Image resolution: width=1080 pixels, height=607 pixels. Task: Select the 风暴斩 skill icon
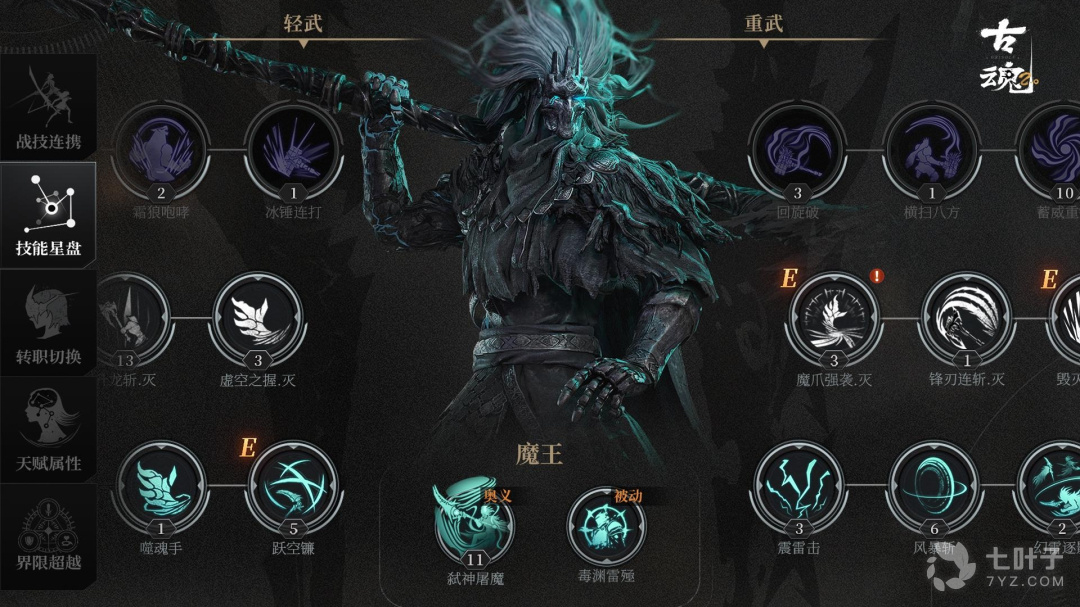point(932,489)
